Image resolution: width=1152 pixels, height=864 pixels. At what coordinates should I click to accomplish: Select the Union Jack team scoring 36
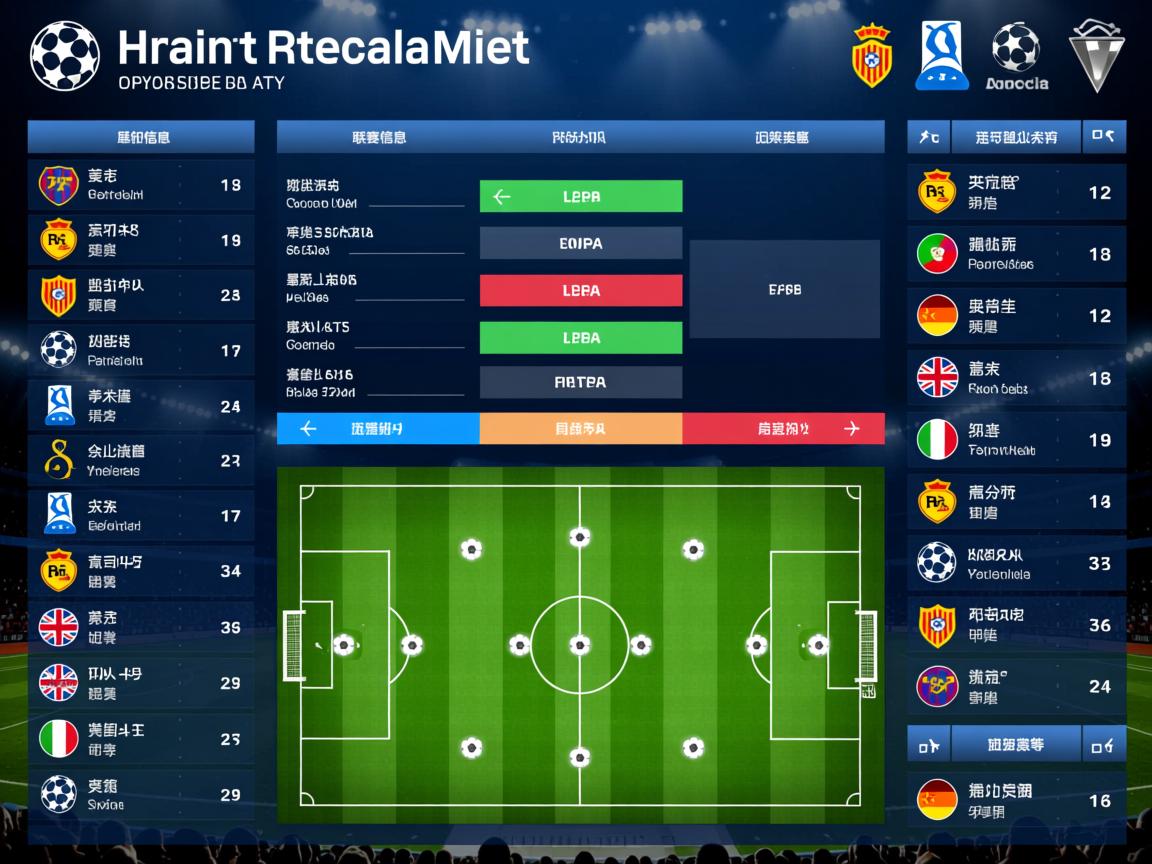pyautogui.click(x=140, y=628)
